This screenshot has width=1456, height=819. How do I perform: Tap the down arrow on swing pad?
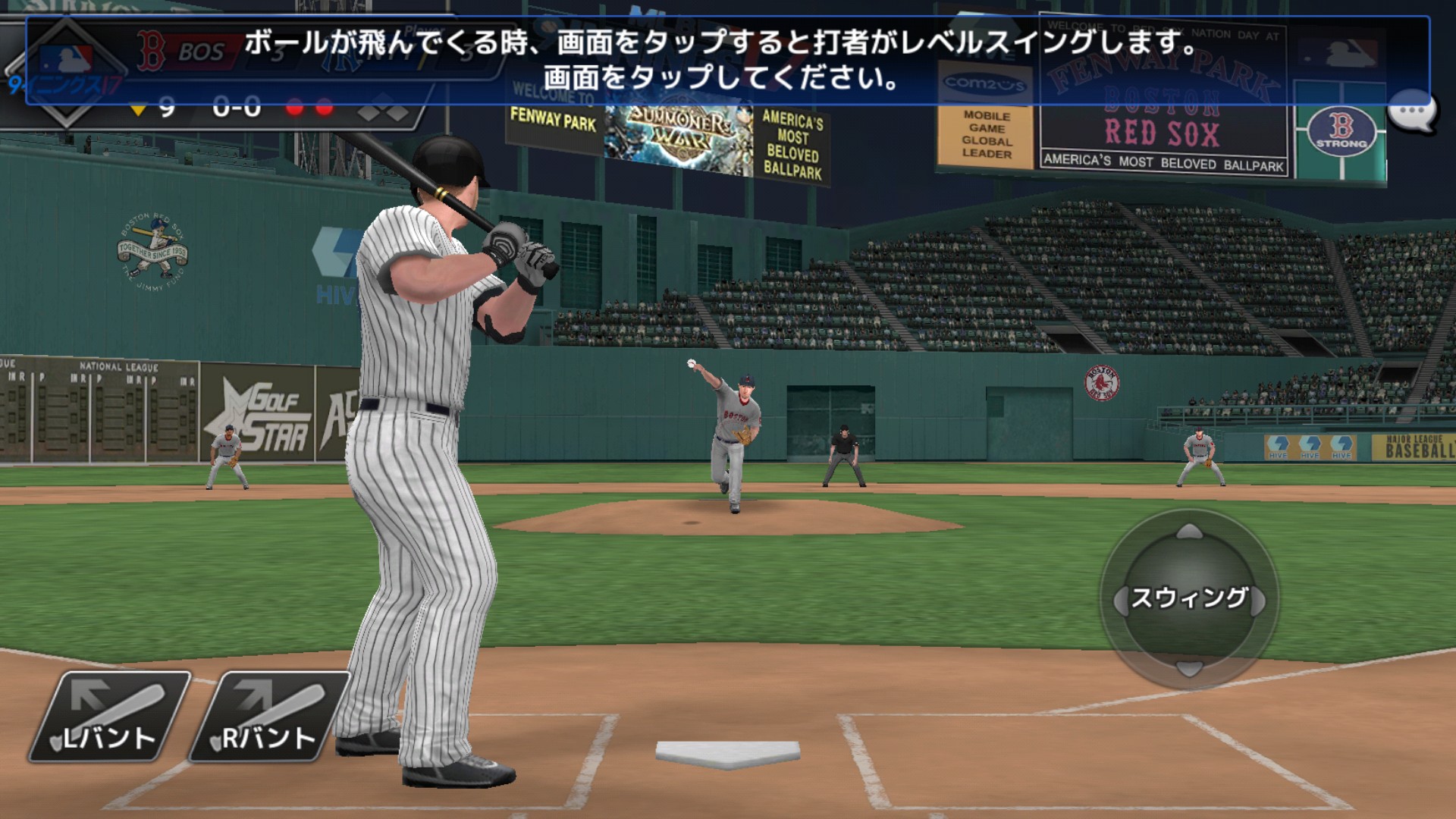click(x=1189, y=667)
